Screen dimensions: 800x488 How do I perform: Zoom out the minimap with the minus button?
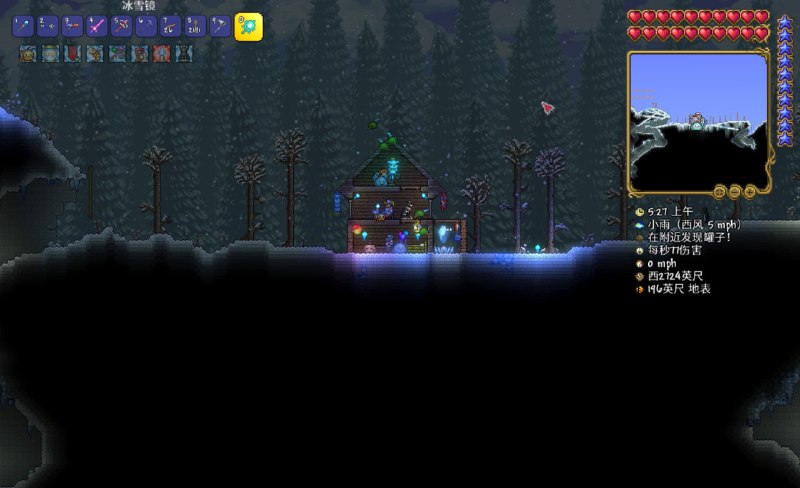click(x=735, y=190)
